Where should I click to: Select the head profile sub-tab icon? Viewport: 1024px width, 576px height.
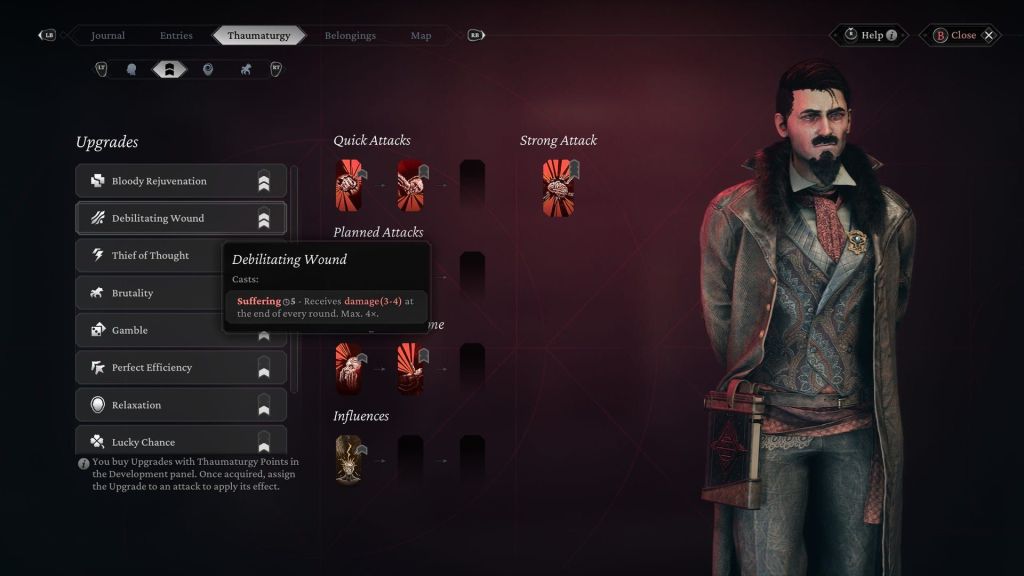pyautogui.click(x=131, y=69)
